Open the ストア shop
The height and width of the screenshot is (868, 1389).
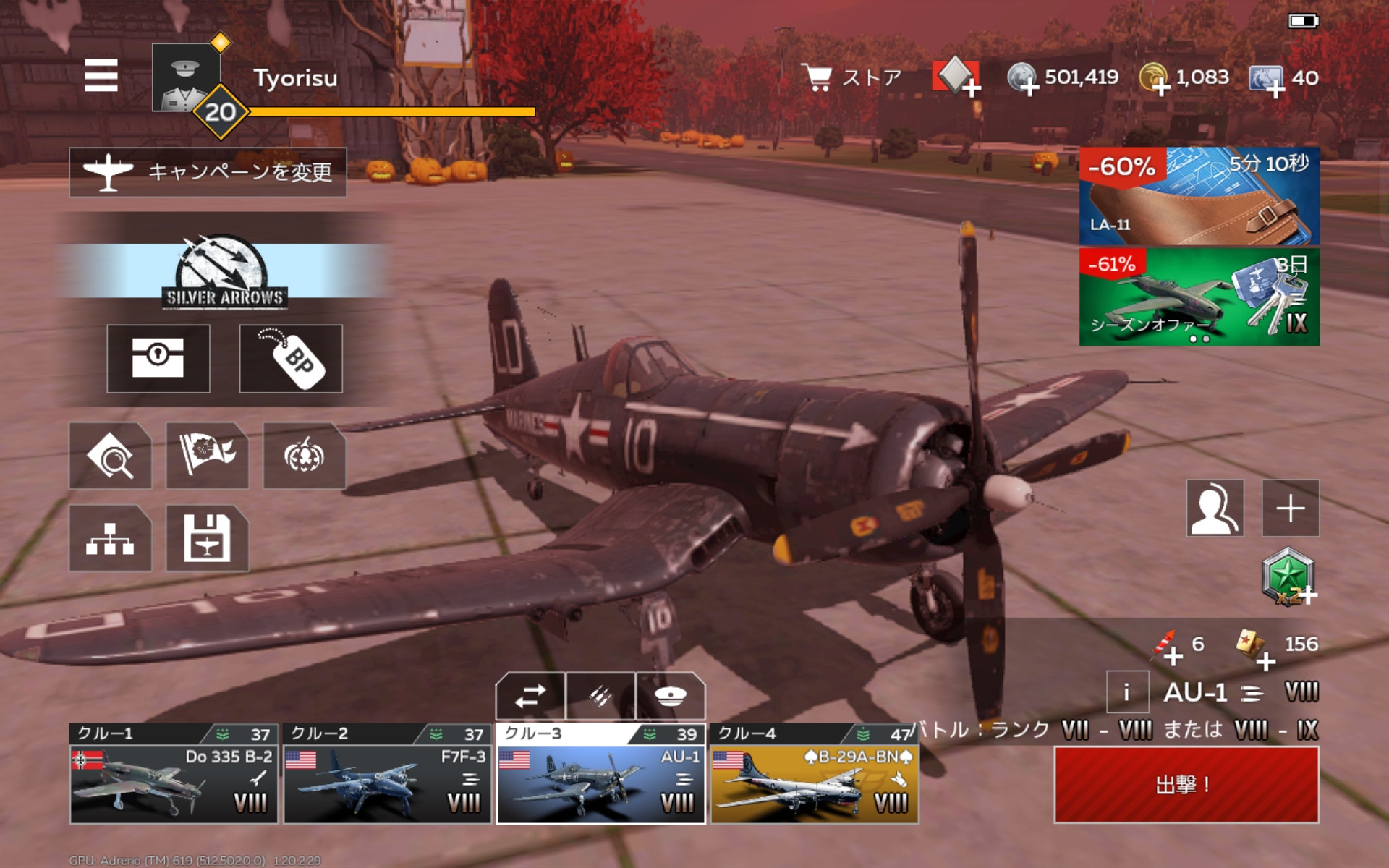click(854, 77)
